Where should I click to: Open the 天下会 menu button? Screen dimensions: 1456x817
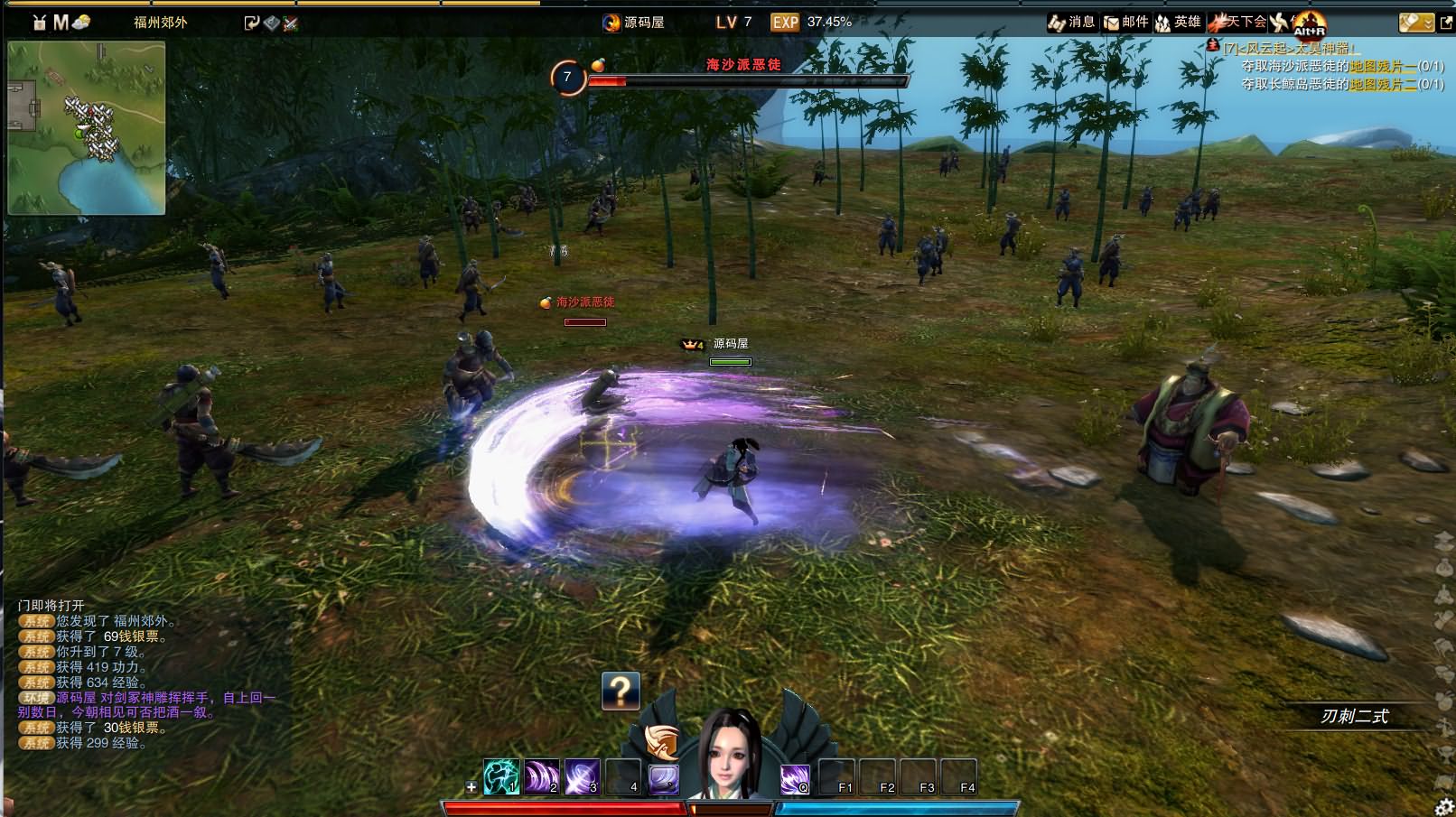tap(1238, 22)
